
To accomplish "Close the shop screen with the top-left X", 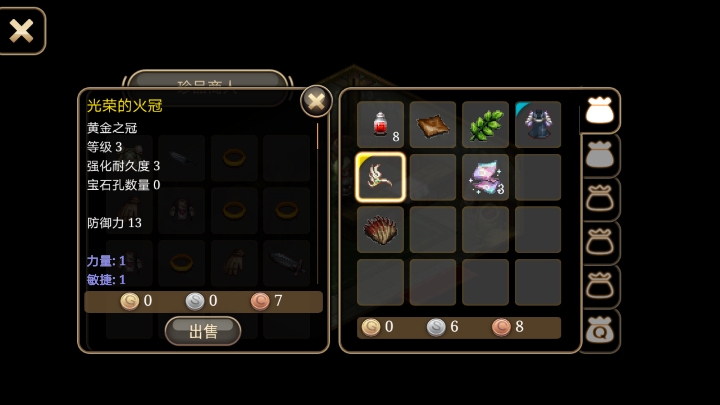I will (x=21, y=30).
